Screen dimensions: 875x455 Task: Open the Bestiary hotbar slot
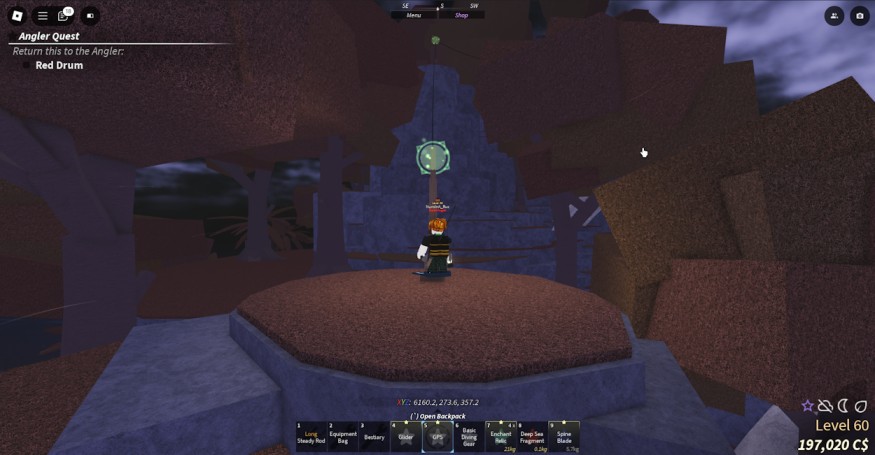374,436
